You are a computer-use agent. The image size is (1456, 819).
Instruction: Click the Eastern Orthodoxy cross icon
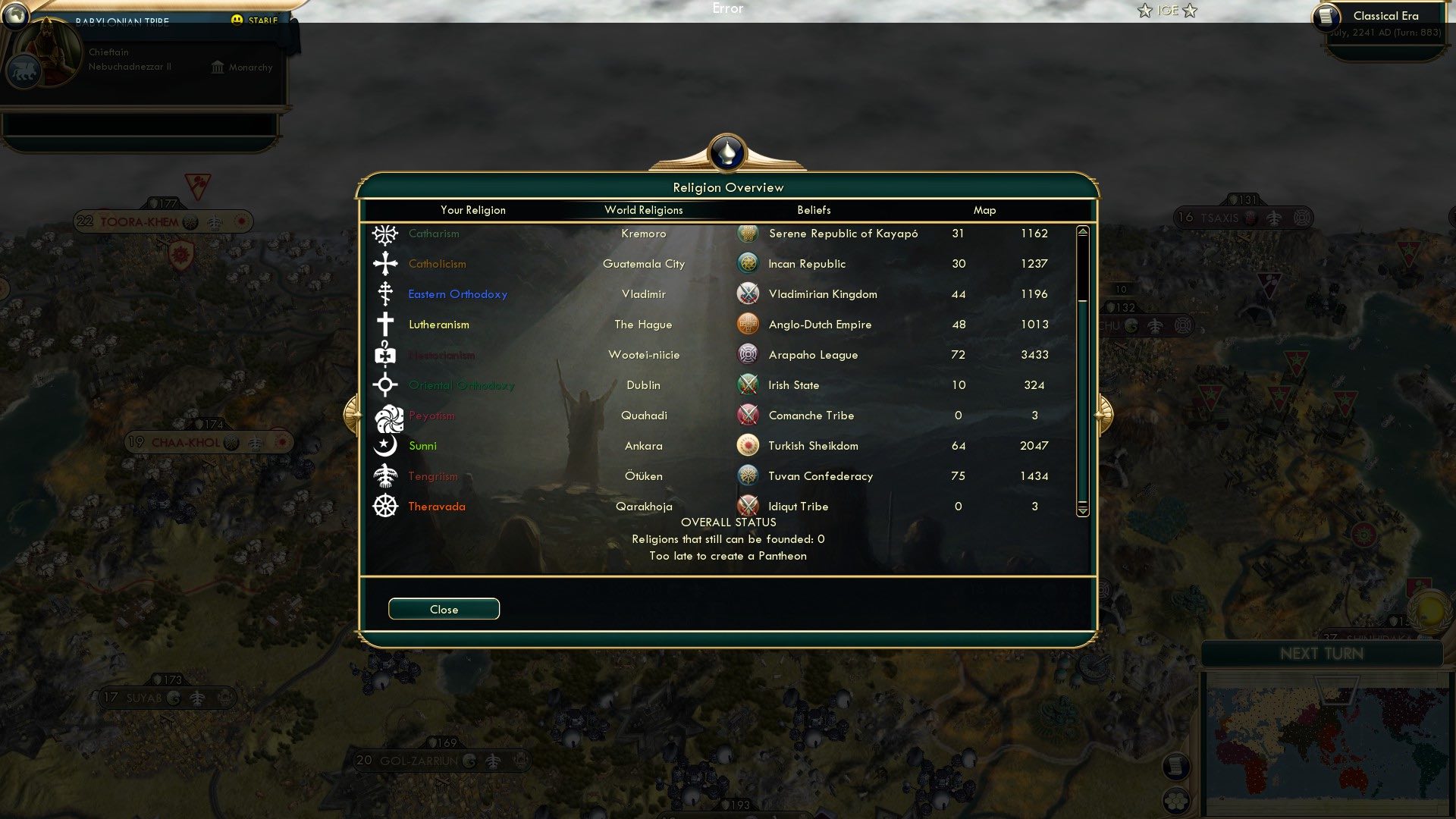tap(385, 293)
